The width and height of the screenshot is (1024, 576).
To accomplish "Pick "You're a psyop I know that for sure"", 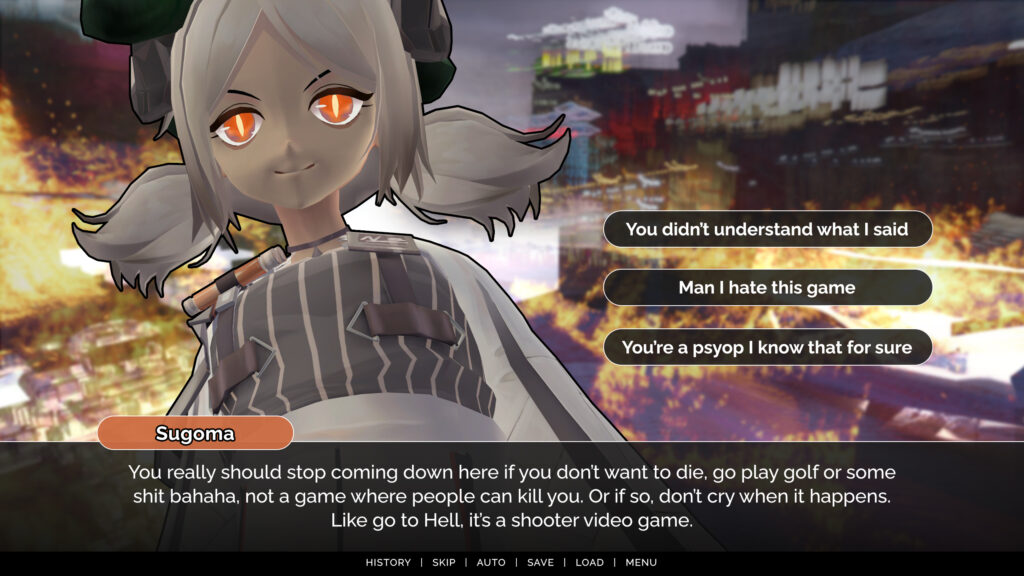I will [x=767, y=347].
